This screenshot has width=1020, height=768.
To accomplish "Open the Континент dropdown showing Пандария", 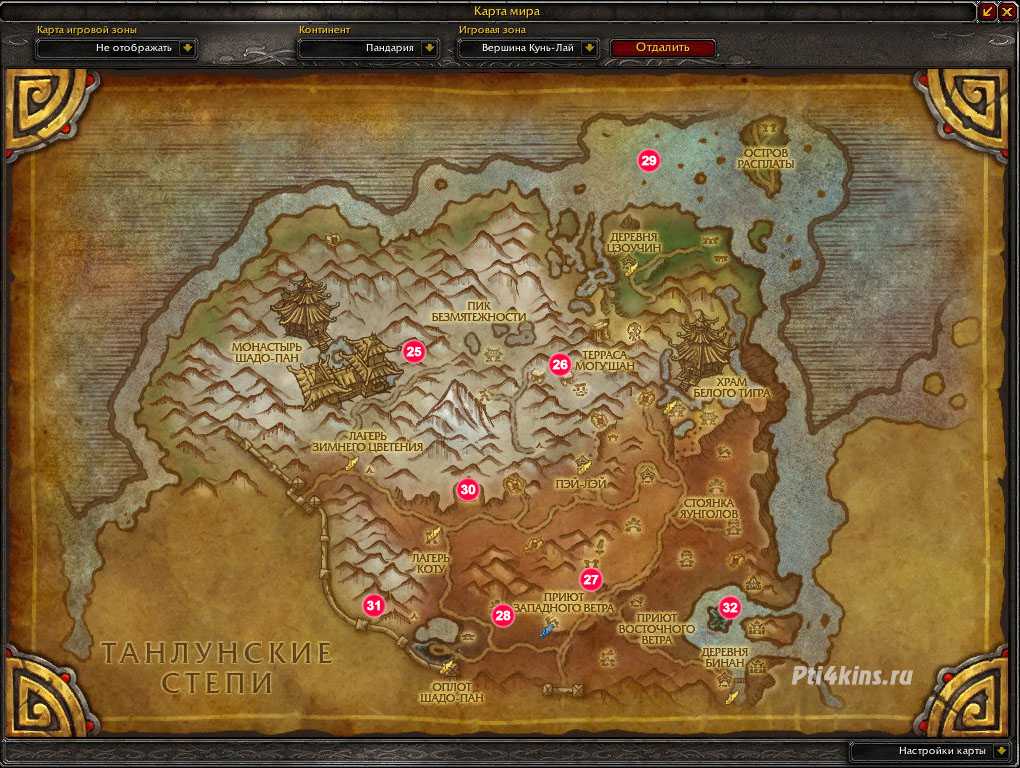I will [x=429, y=47].
